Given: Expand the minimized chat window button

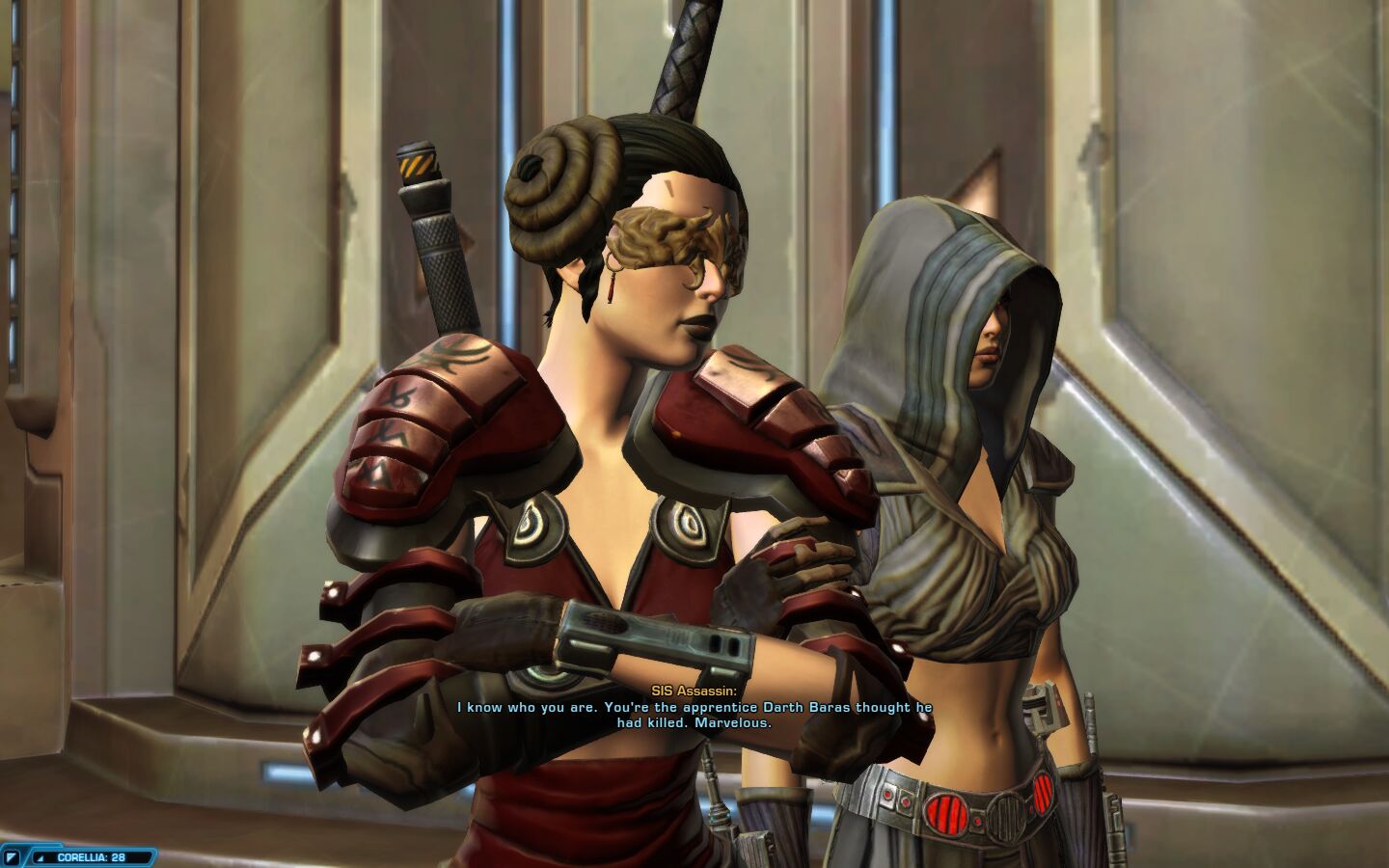Looking at the screenshot, I should pyautogui.click(x=13, y=856).
